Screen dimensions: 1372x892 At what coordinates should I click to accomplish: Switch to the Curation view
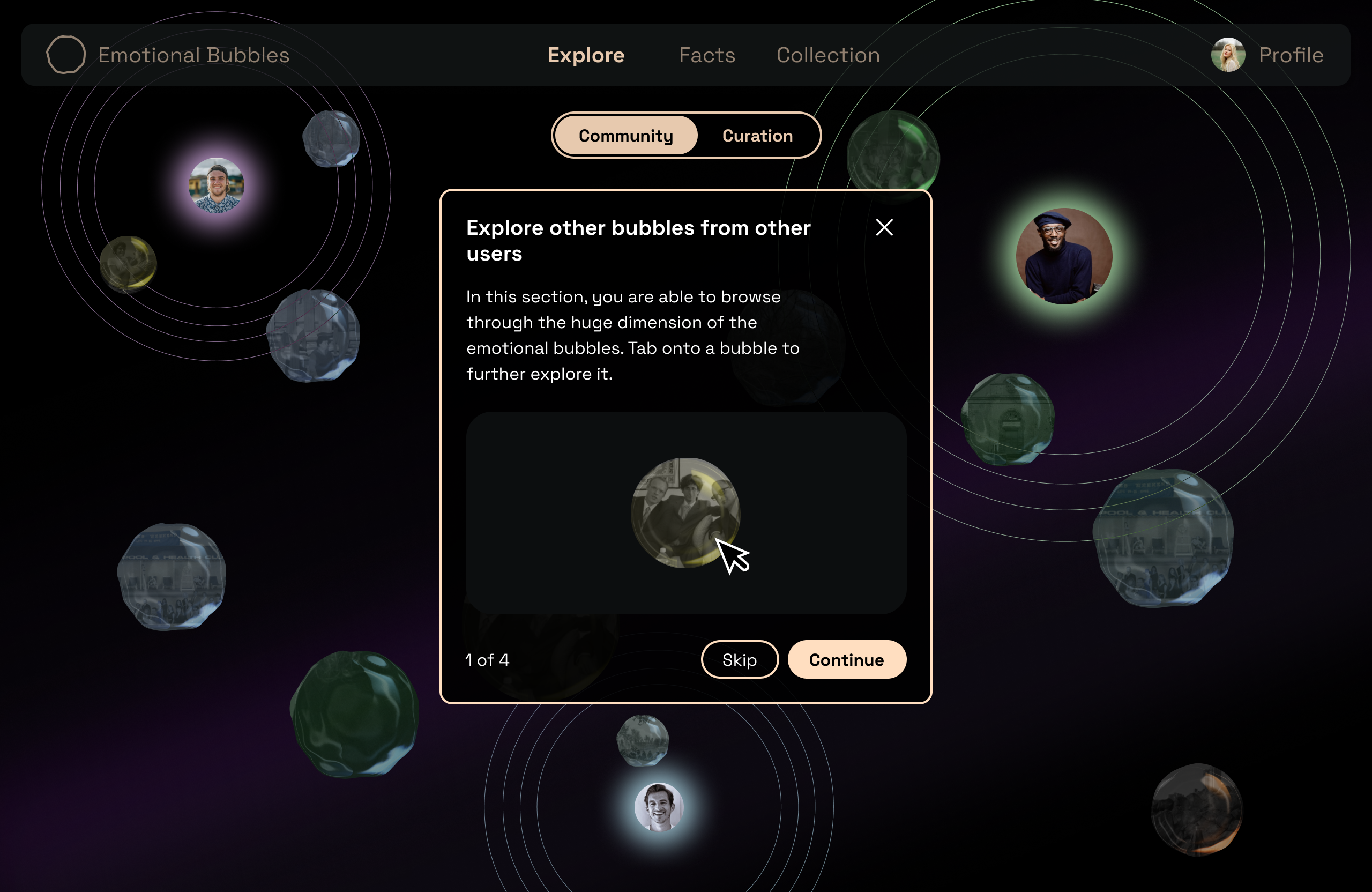coord(757,136)
